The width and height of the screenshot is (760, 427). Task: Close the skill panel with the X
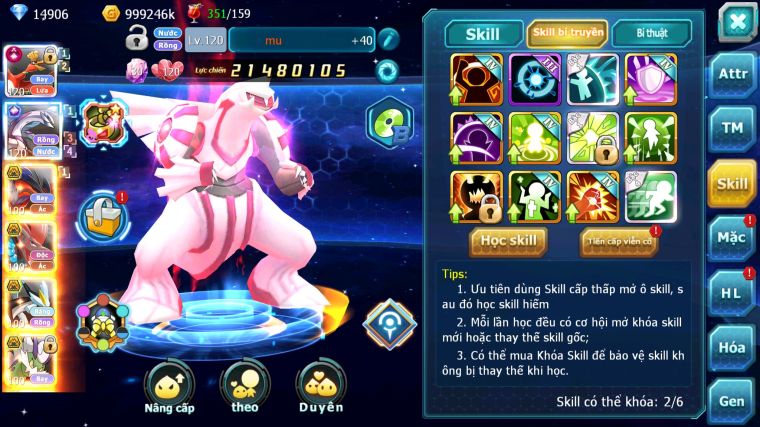click(736, 21)
